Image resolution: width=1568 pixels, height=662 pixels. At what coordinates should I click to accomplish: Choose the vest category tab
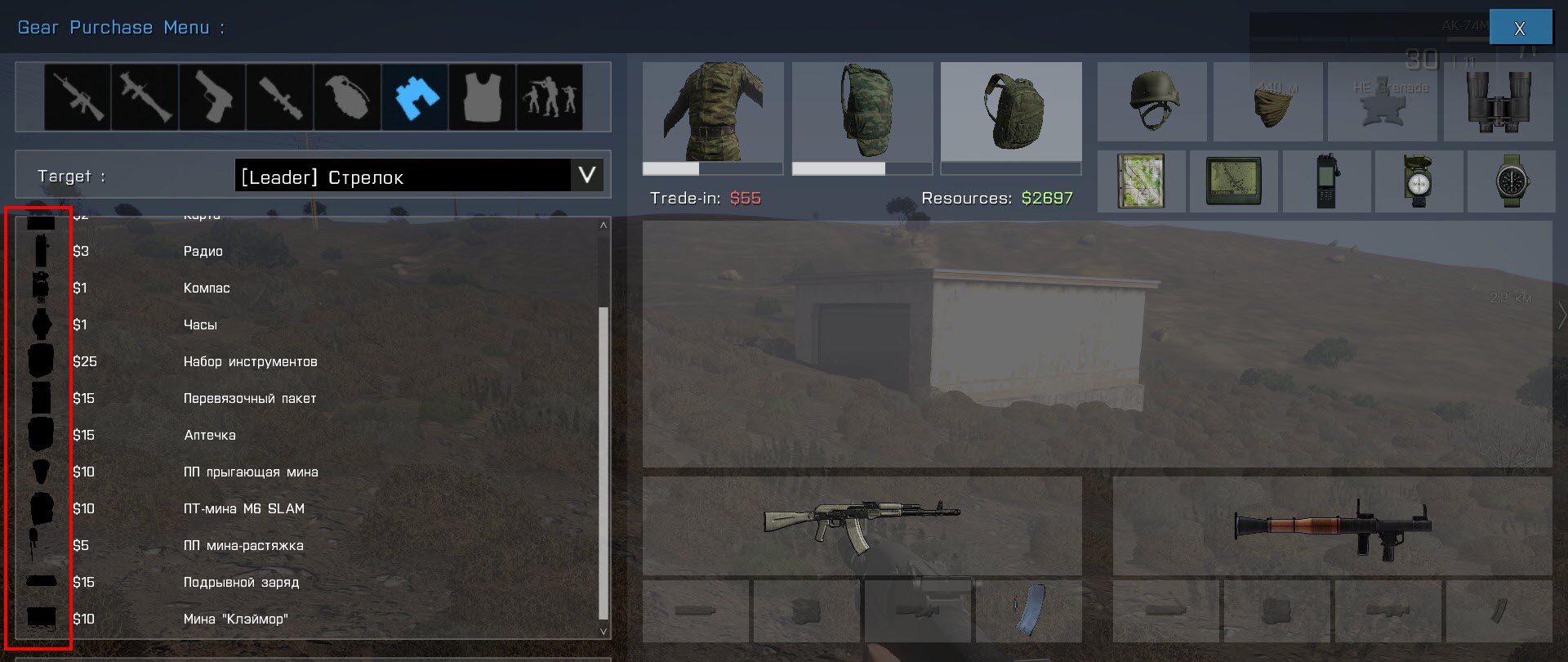[482, 98]
